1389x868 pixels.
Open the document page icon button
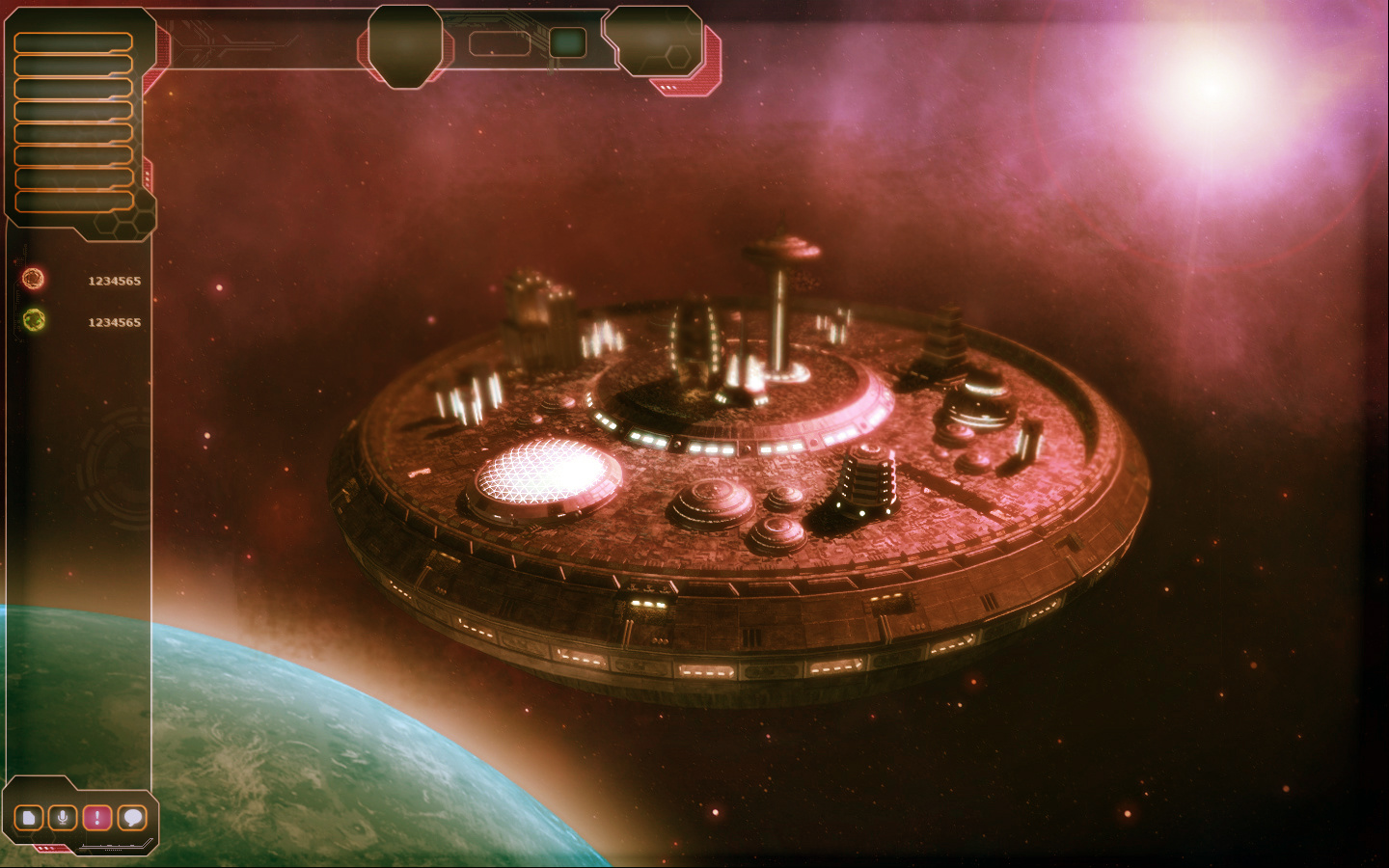point(29,819)
